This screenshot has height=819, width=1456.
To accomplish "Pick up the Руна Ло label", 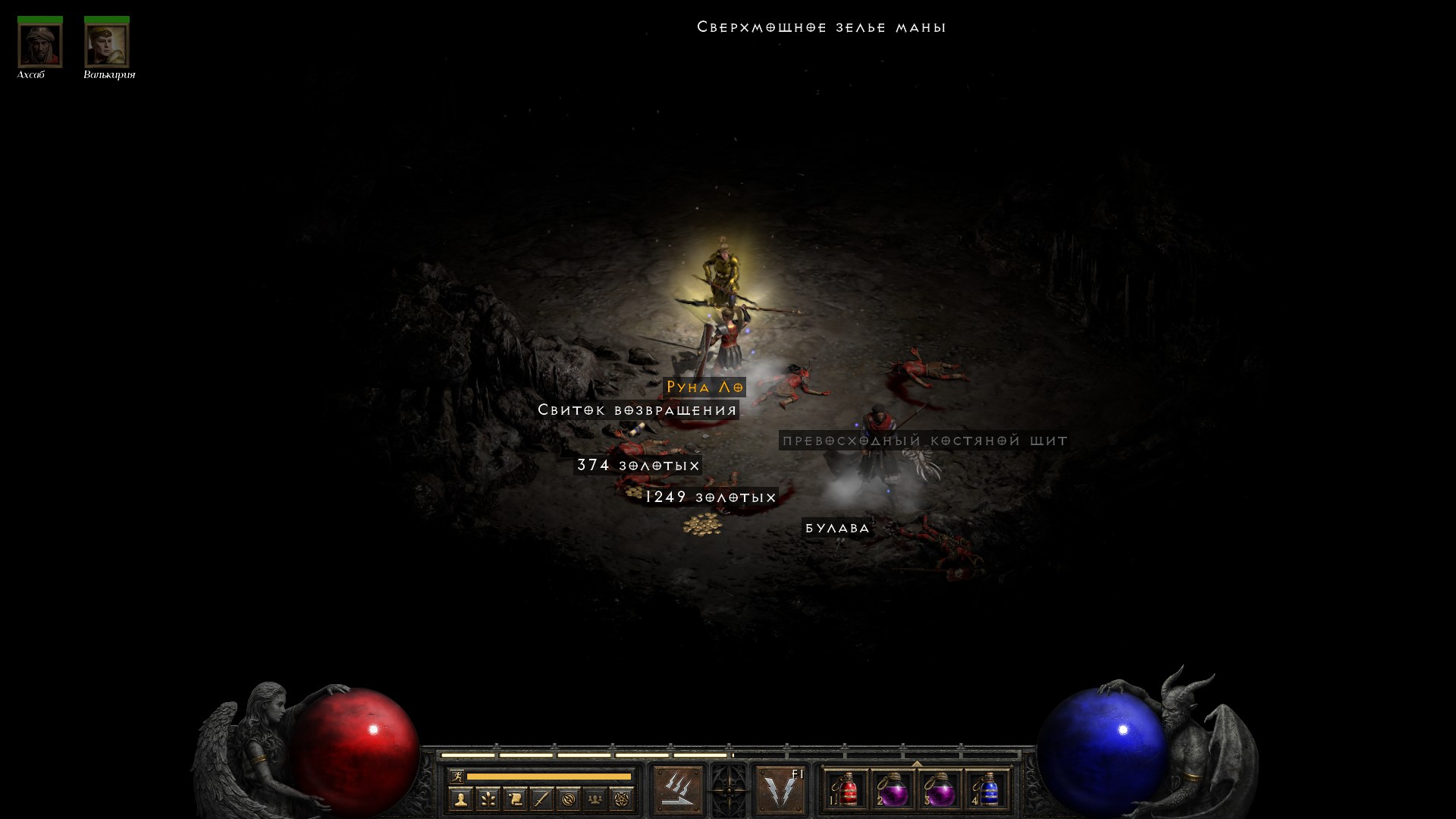I will point(704,388).
